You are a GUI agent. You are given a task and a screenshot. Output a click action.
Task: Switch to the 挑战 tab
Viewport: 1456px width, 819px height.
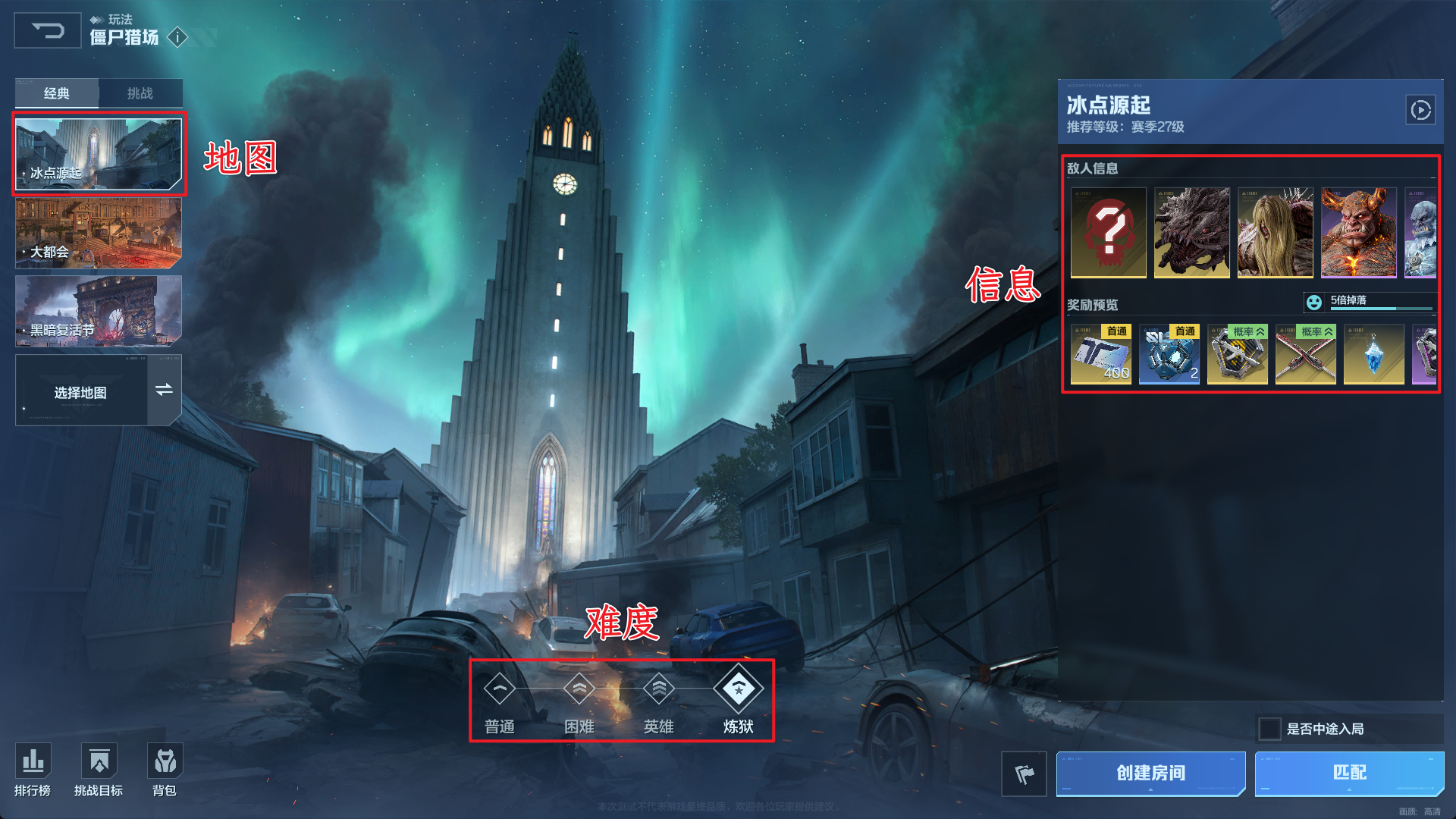(140, 93)
